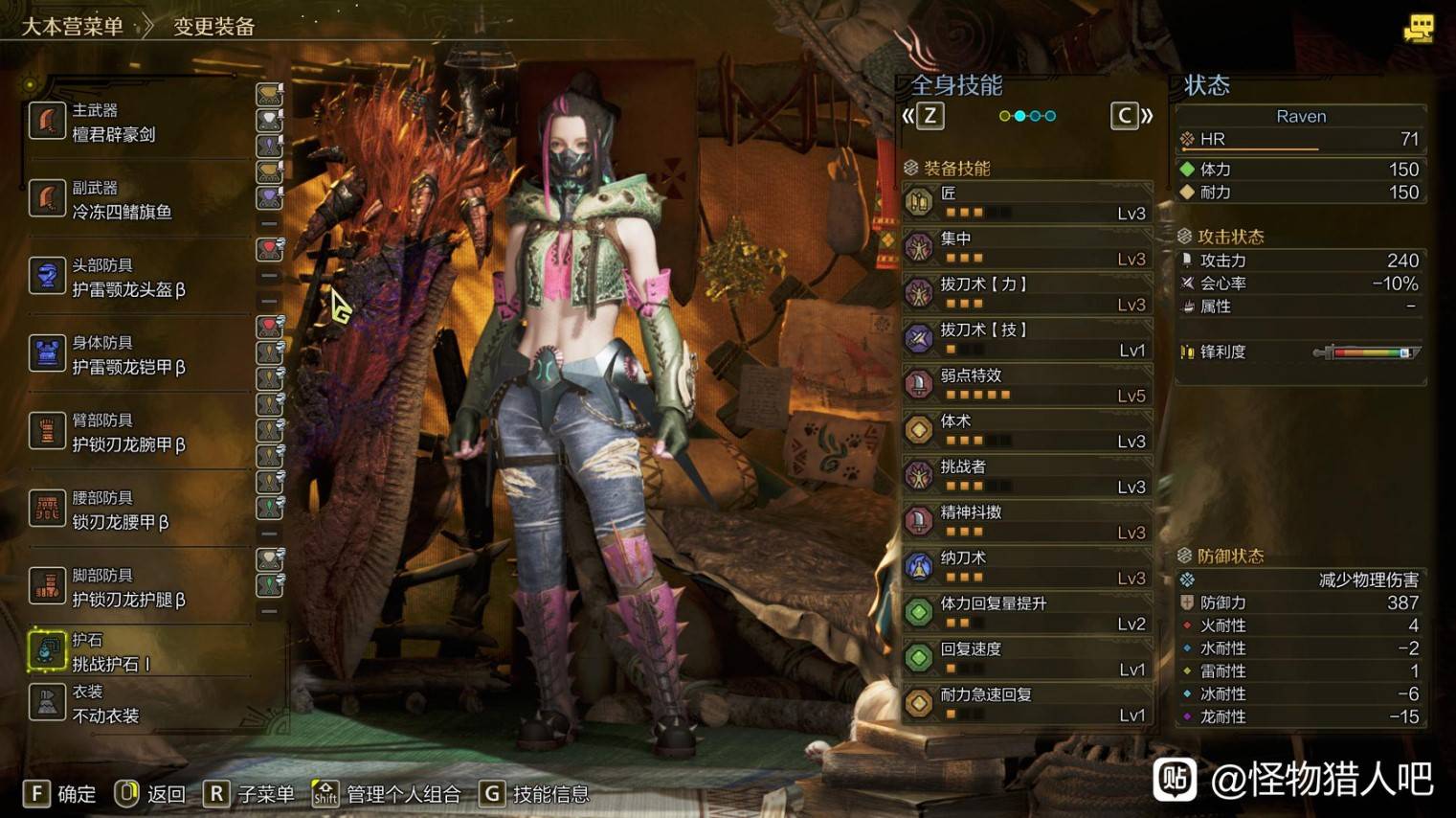Click the 返回 back button
Image resolution: width=1456 pixels, height=818 pixels.
150,794
